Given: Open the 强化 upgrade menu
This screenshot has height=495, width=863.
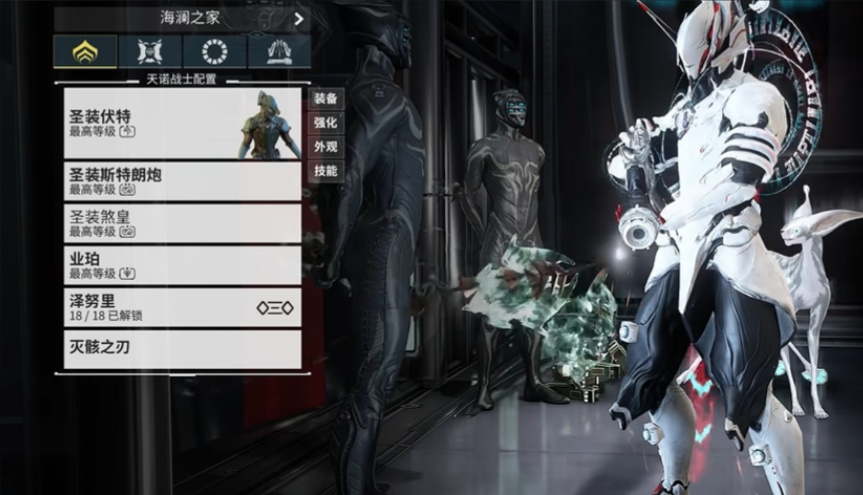Looking at the screenshot, I should point(326,123).
